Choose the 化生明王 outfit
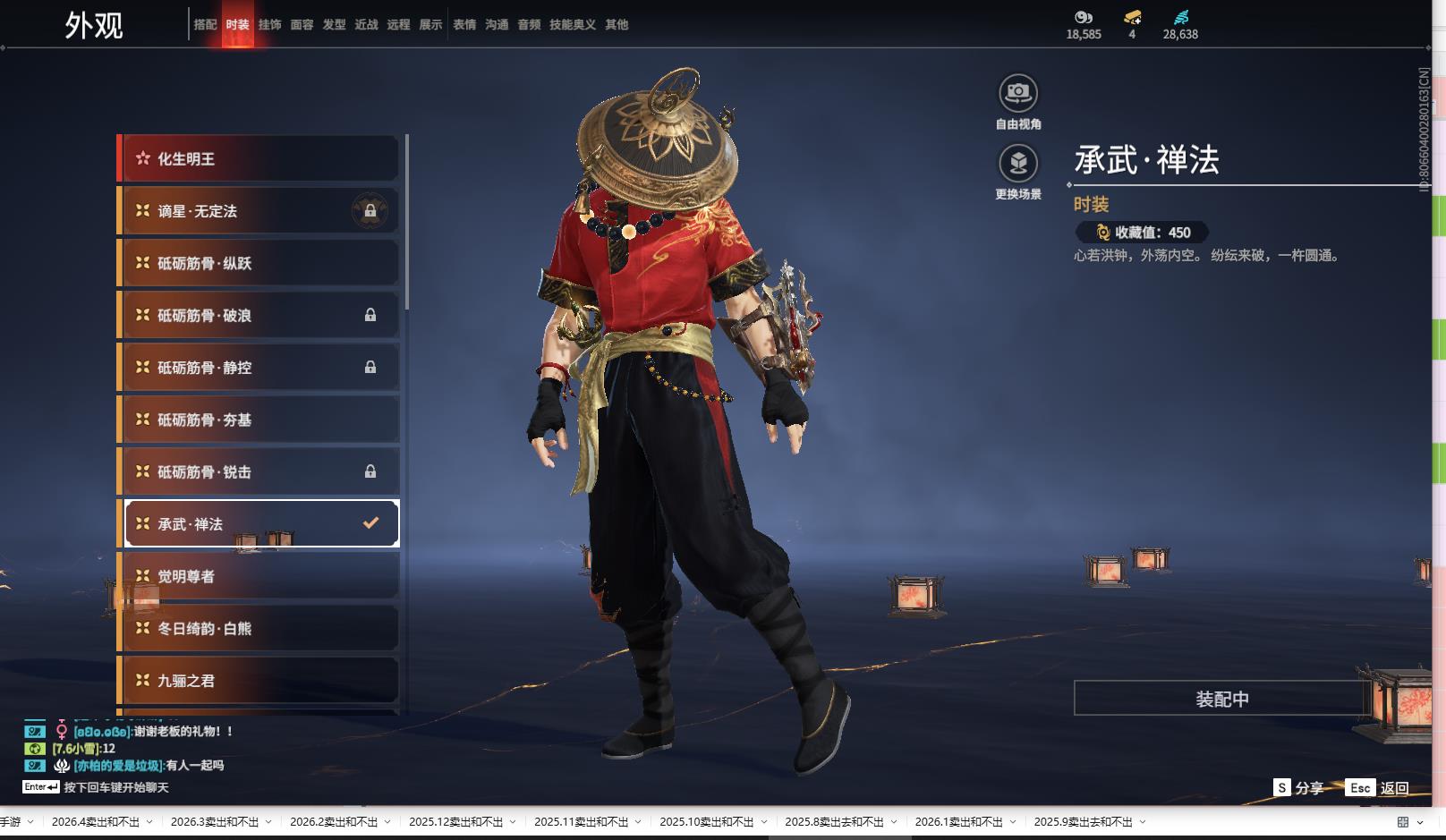1446x840 pixels. (258, 159)
